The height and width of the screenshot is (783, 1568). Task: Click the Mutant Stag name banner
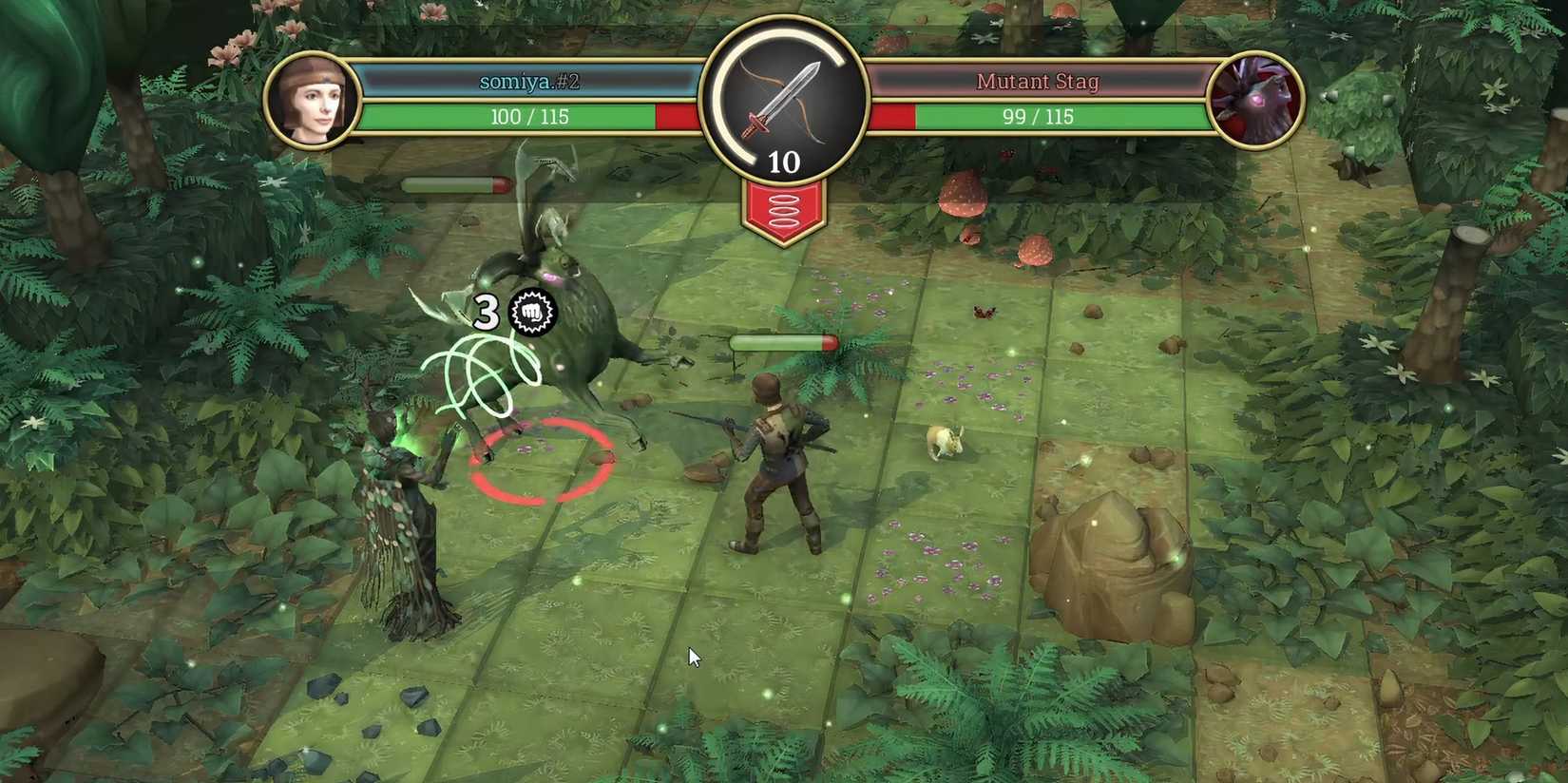coord(1038,81)
